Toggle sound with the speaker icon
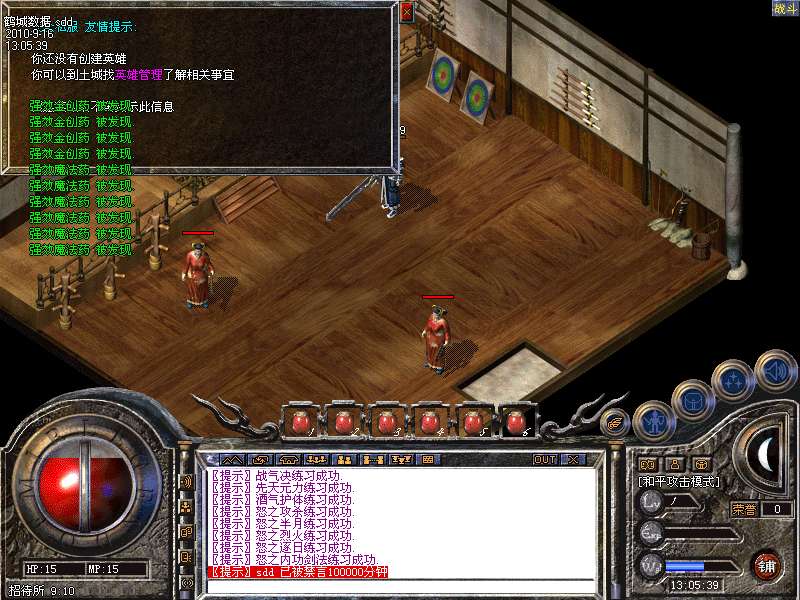Viewport: 800px width, 600px height. click(x=774, y=369)
